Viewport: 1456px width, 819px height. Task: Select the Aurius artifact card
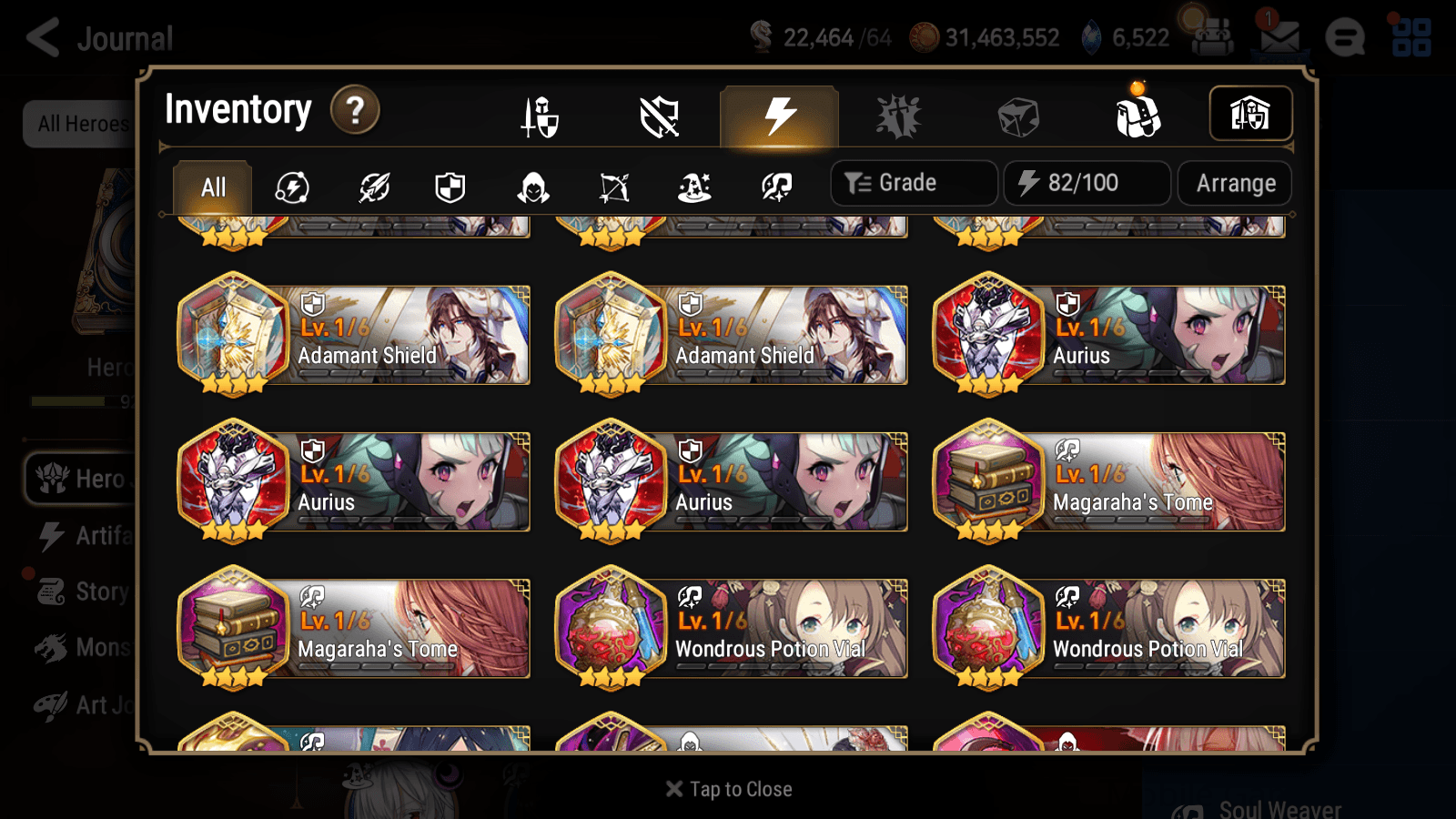(x=1110, y=337)
